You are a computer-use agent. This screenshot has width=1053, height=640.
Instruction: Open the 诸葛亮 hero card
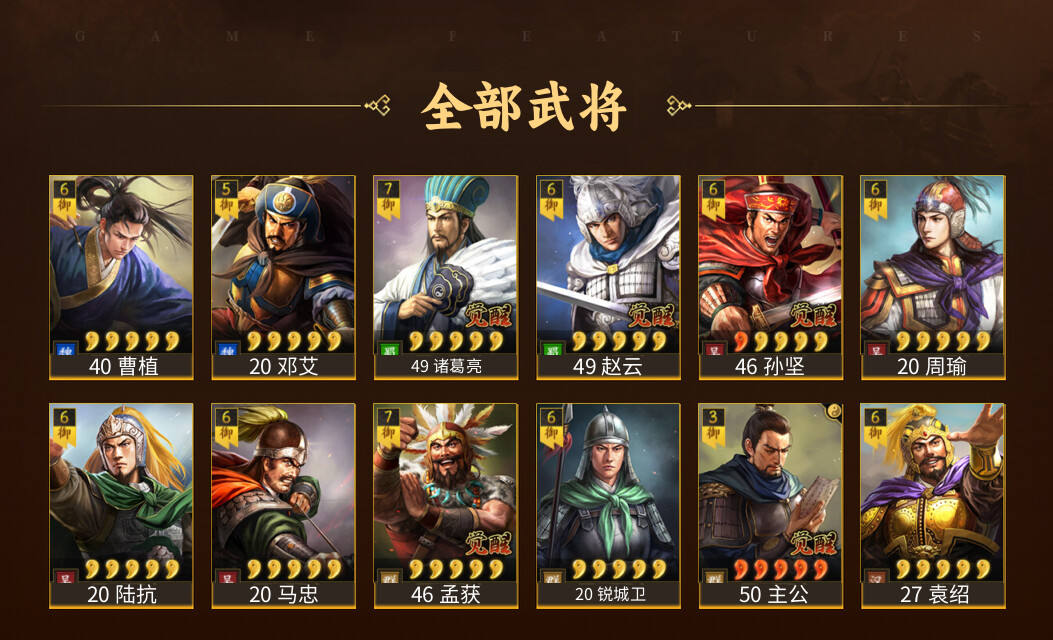pos(445,277)
